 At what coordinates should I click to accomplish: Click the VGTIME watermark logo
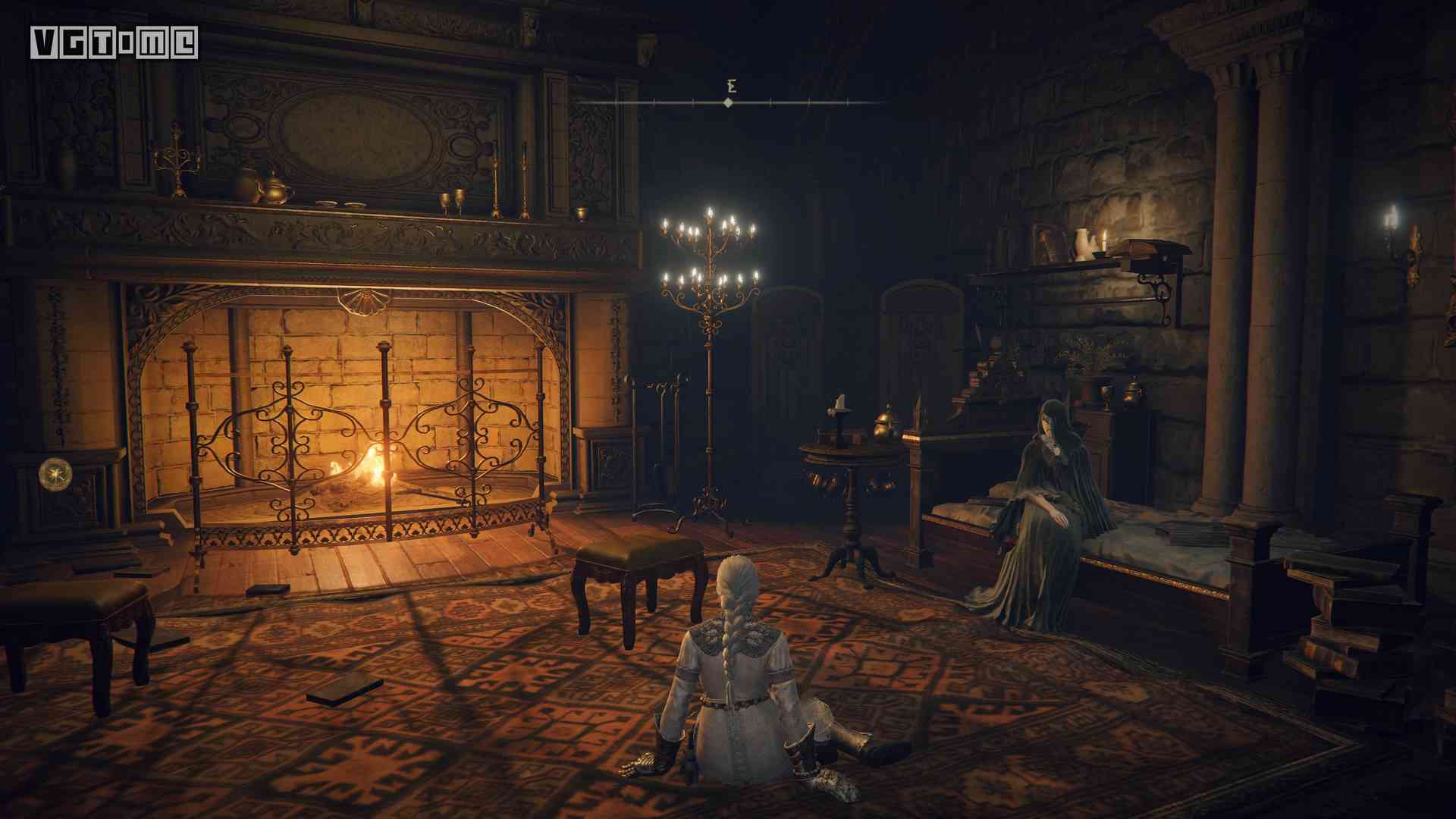[115, 43]
